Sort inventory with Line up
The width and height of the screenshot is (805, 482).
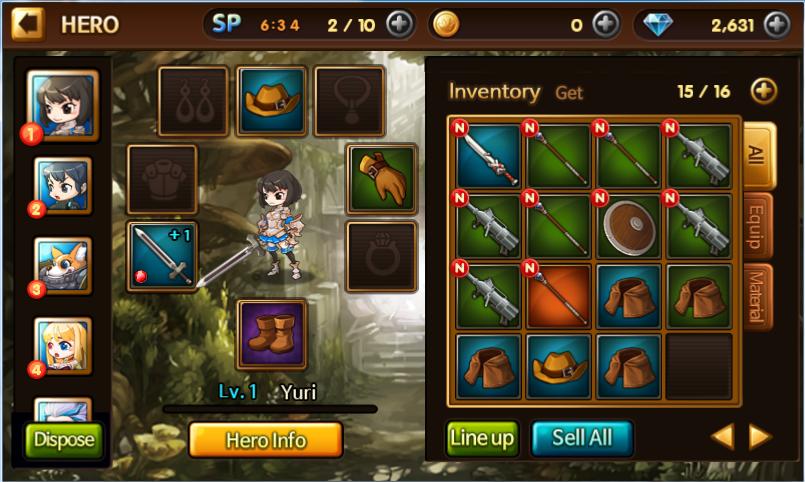(482, 438)
